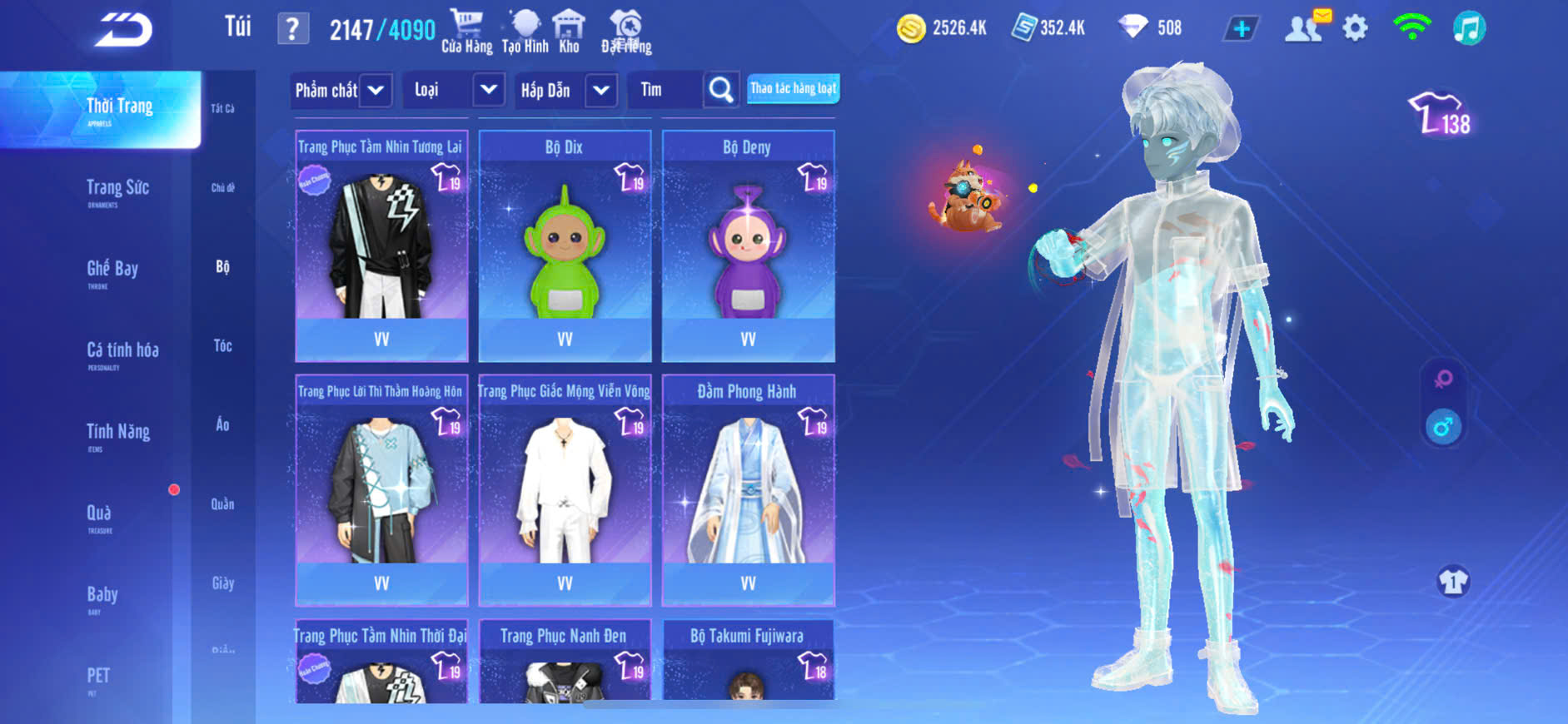Viewport: 1568px width, 724px height.
Task: Expand the Hấp Dẫn dropdown
Action: (601, 90)
